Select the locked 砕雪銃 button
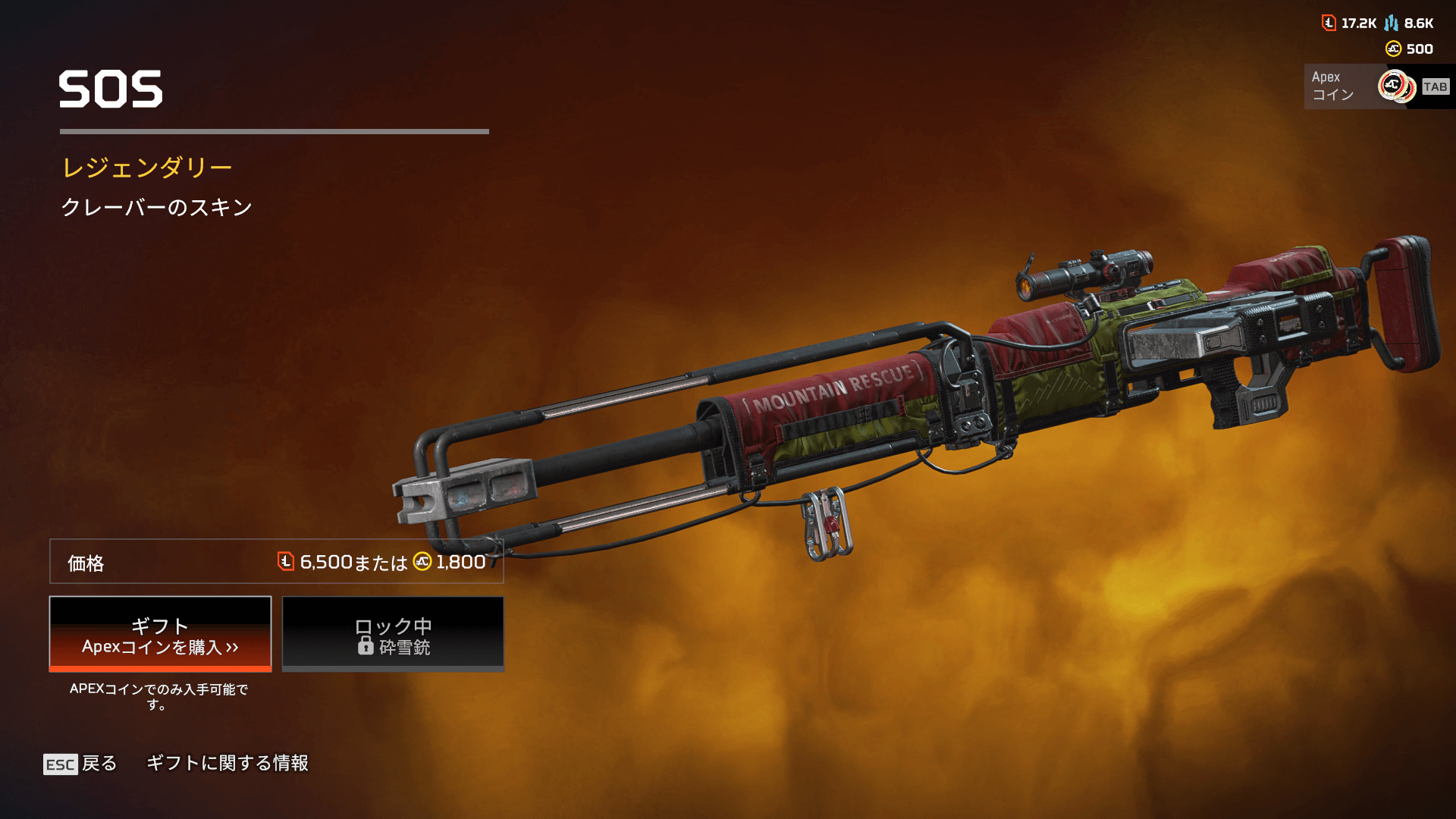Viewport: 1456px width, 819px height. pos(393,634)
